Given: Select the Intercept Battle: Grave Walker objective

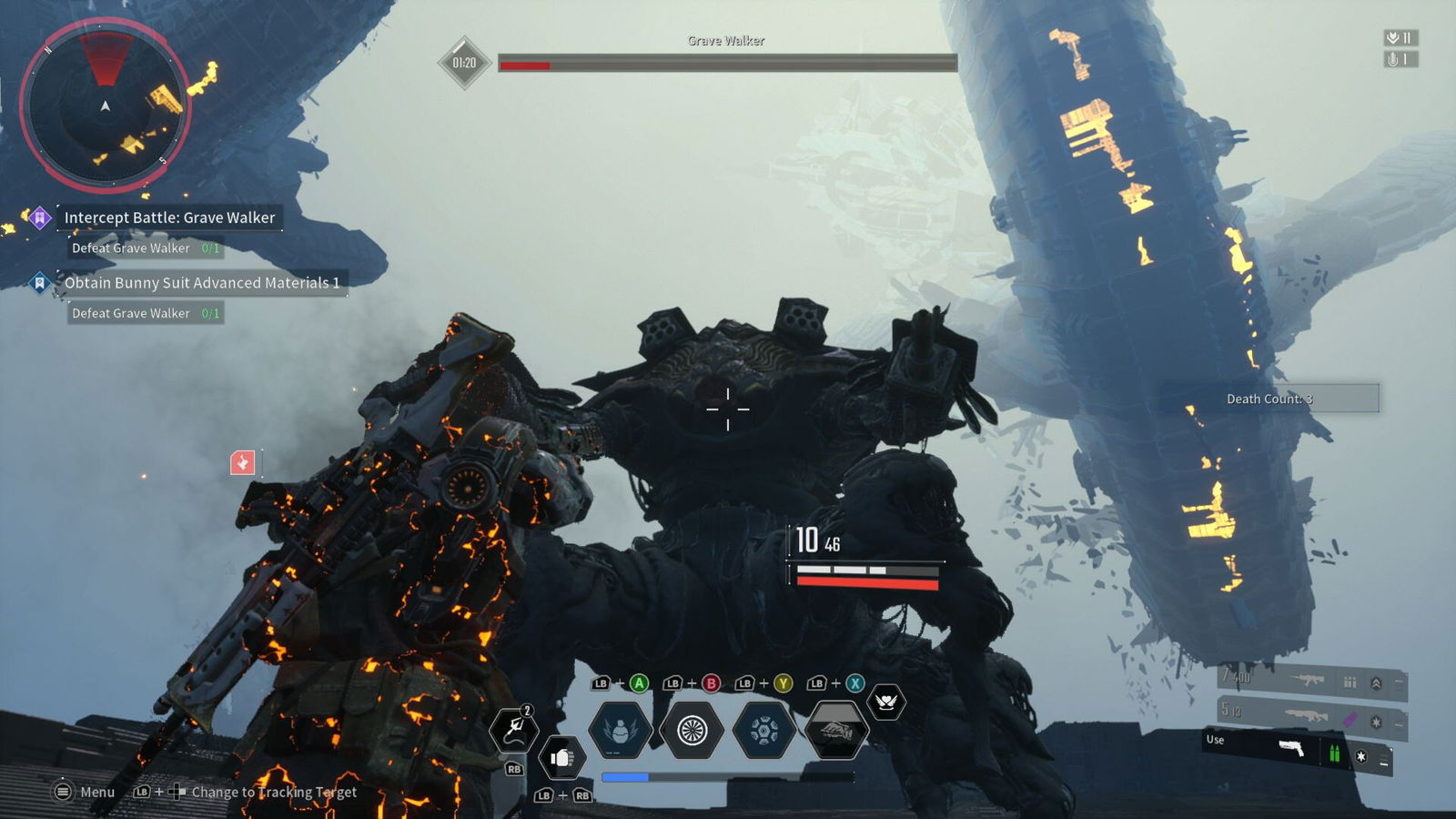Looking at the screenshot, I should point(169,217).
